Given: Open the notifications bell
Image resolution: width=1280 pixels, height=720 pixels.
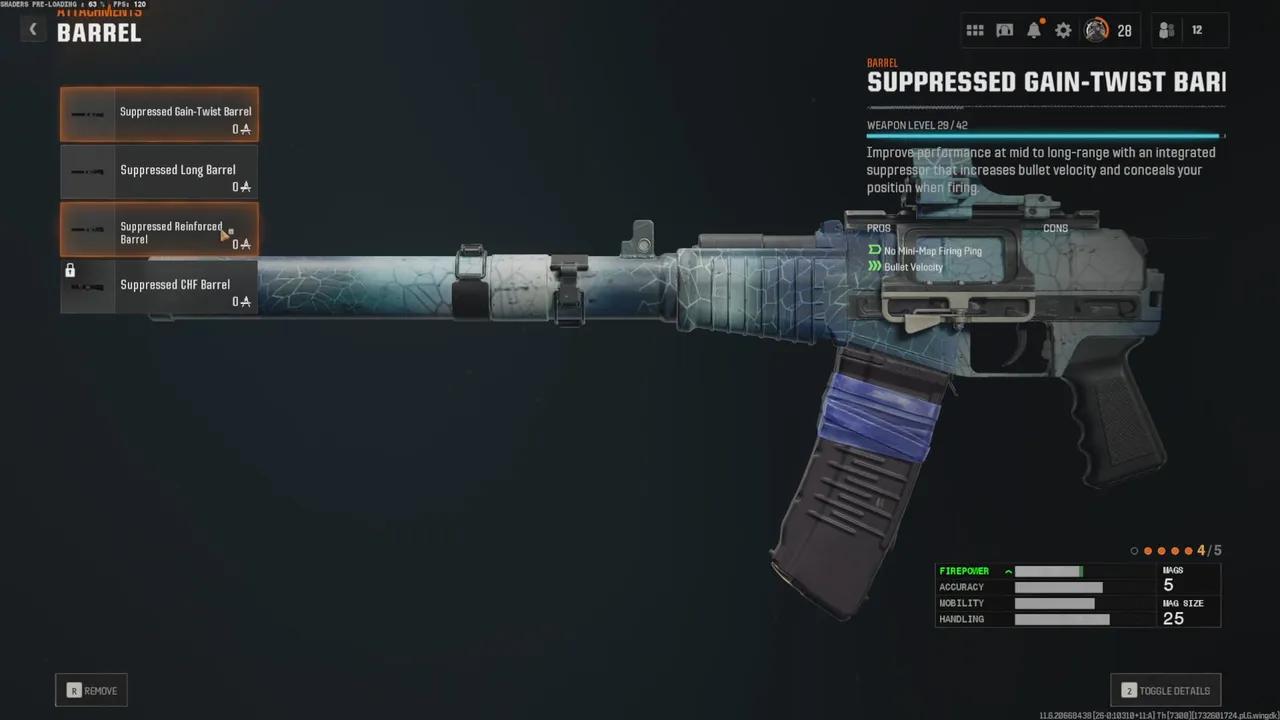Looking at the screenshot, I should 1034,30.
